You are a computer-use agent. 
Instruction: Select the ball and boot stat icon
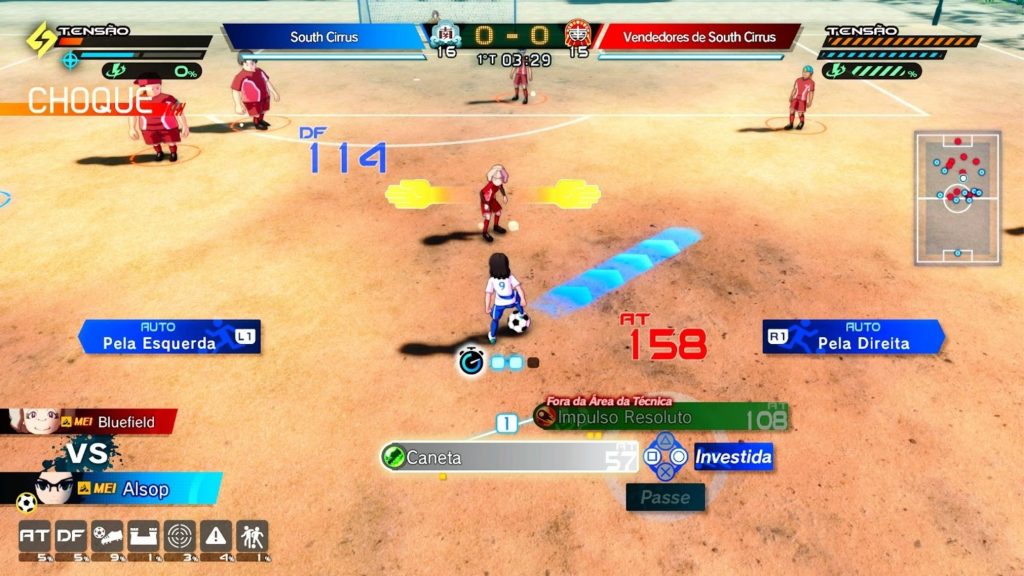(107, 537)
